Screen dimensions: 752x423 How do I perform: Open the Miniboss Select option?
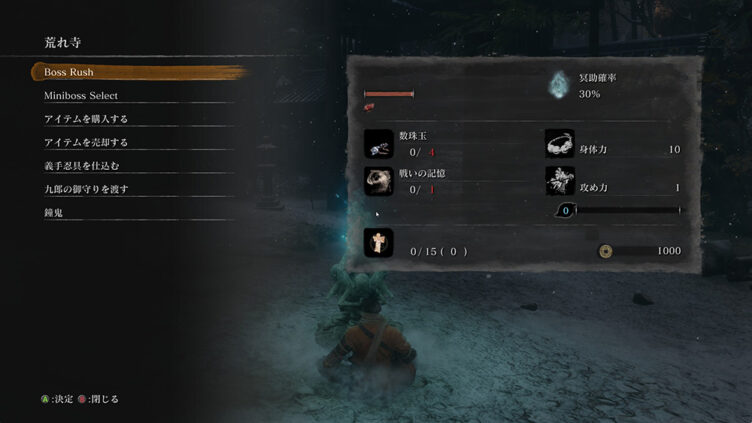click(x=81, y=96)
